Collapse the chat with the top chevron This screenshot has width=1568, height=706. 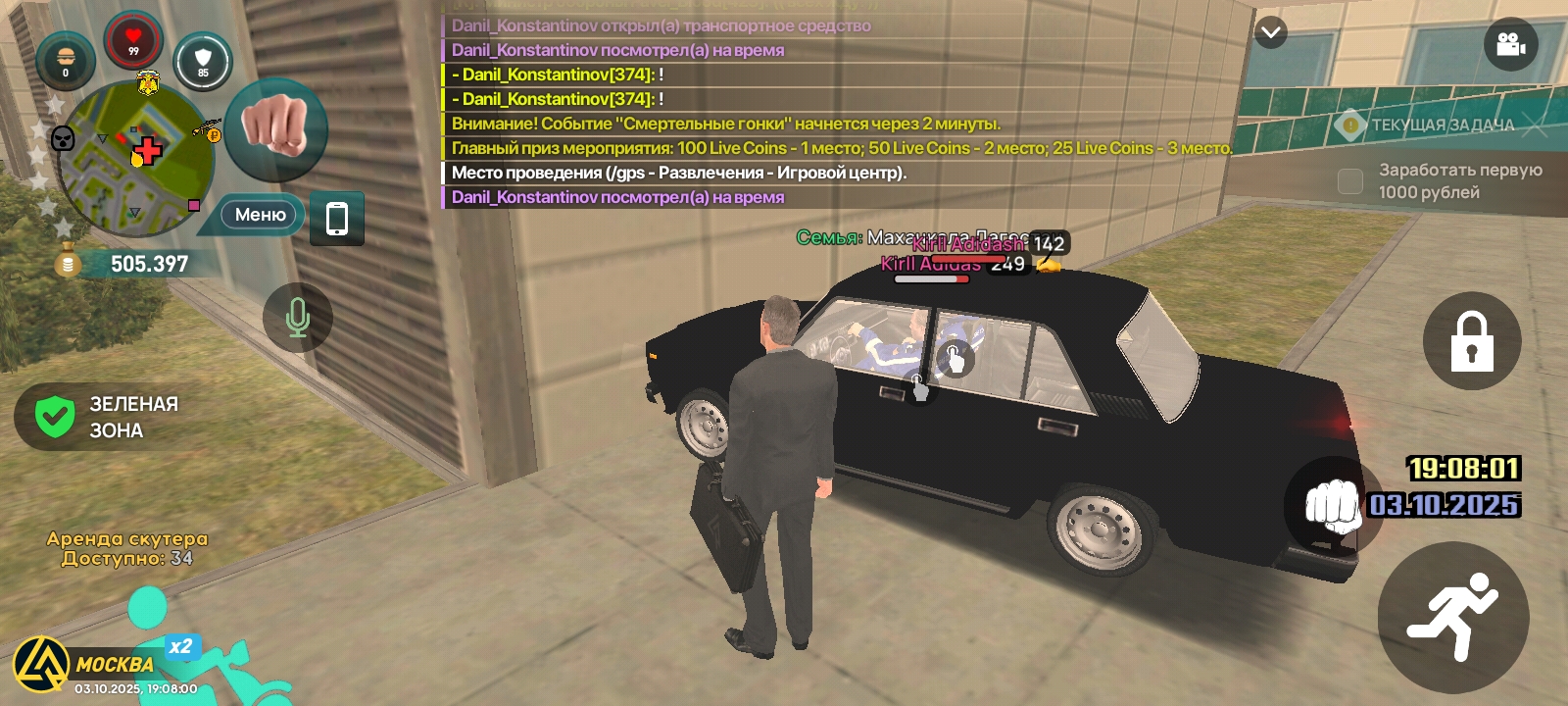tap(1270, 31)
